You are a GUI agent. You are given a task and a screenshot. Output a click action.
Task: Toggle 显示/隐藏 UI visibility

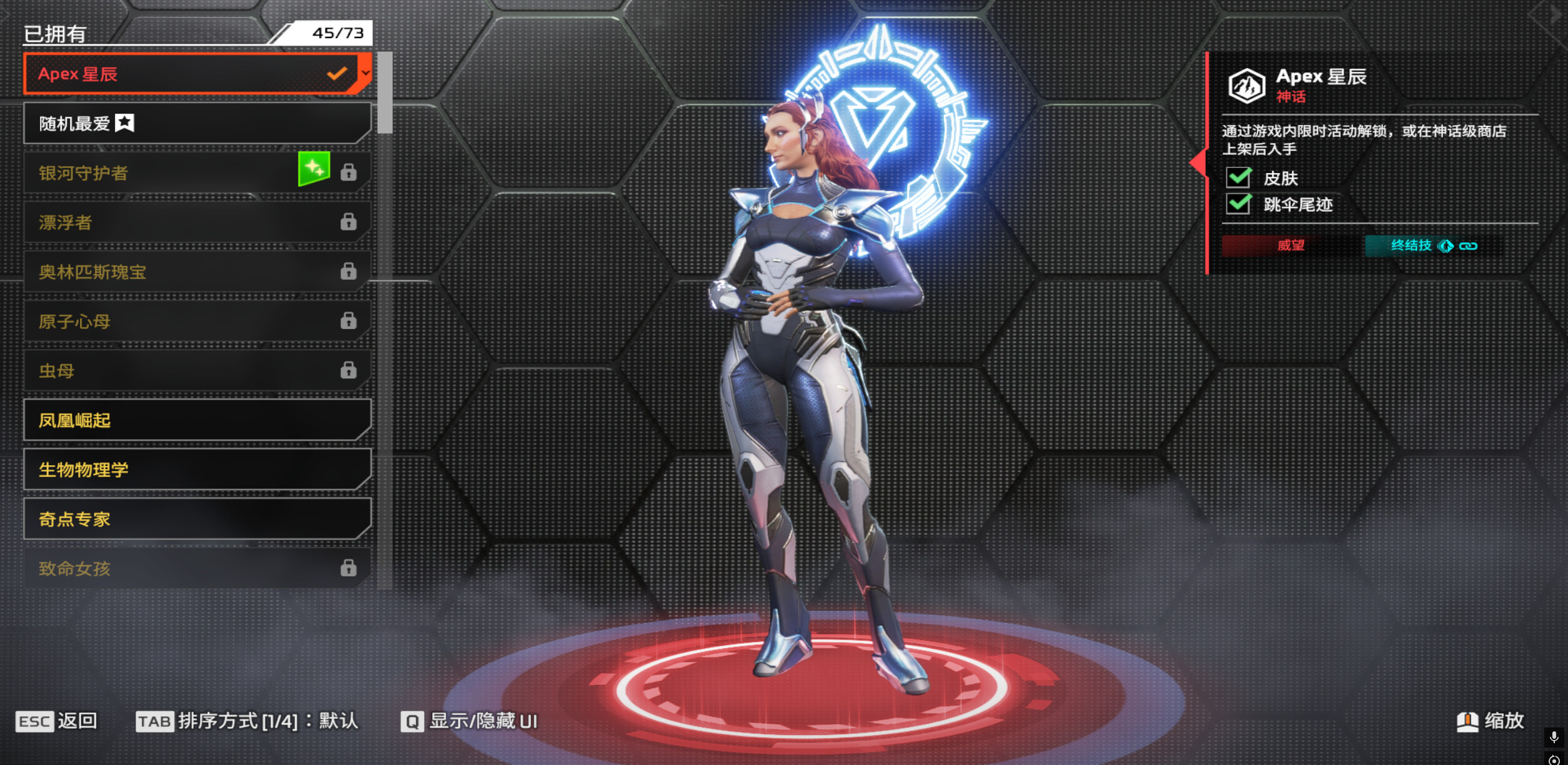469,721
